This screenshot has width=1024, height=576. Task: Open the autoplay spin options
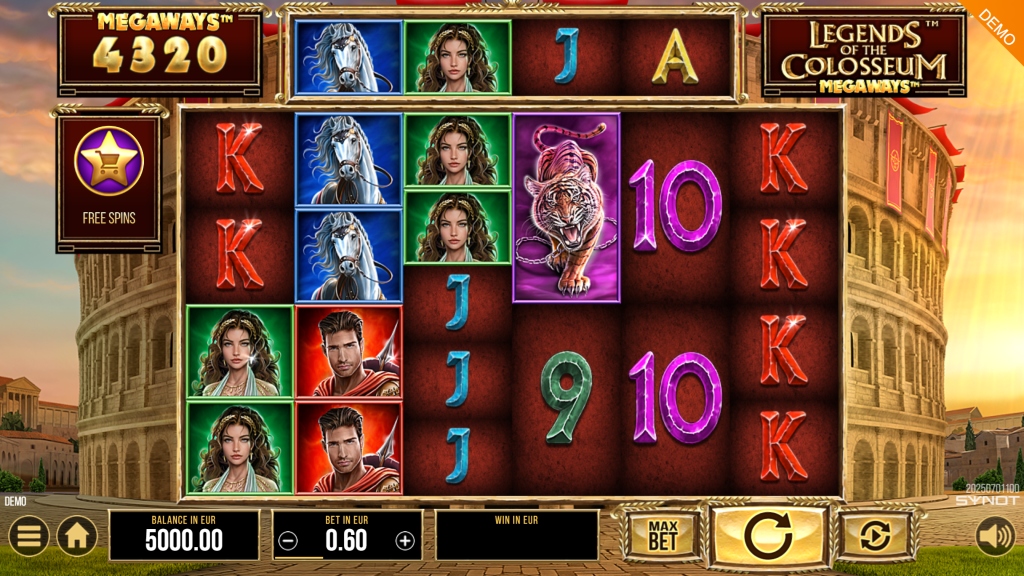[876, 536]
